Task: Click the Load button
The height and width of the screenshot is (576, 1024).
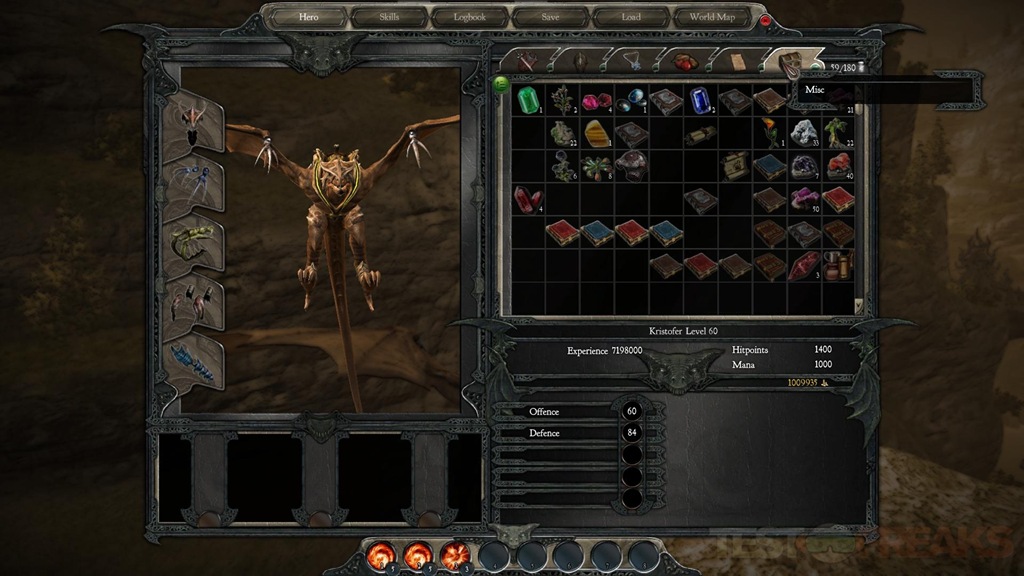Action: [631, 17]
